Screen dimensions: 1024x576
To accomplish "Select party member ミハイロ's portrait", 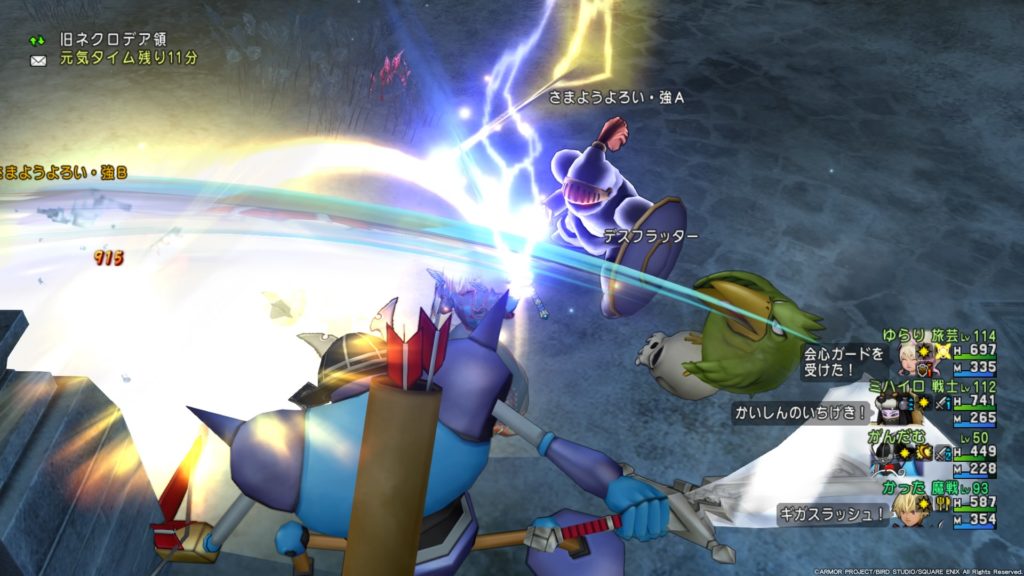I will 888,408.
